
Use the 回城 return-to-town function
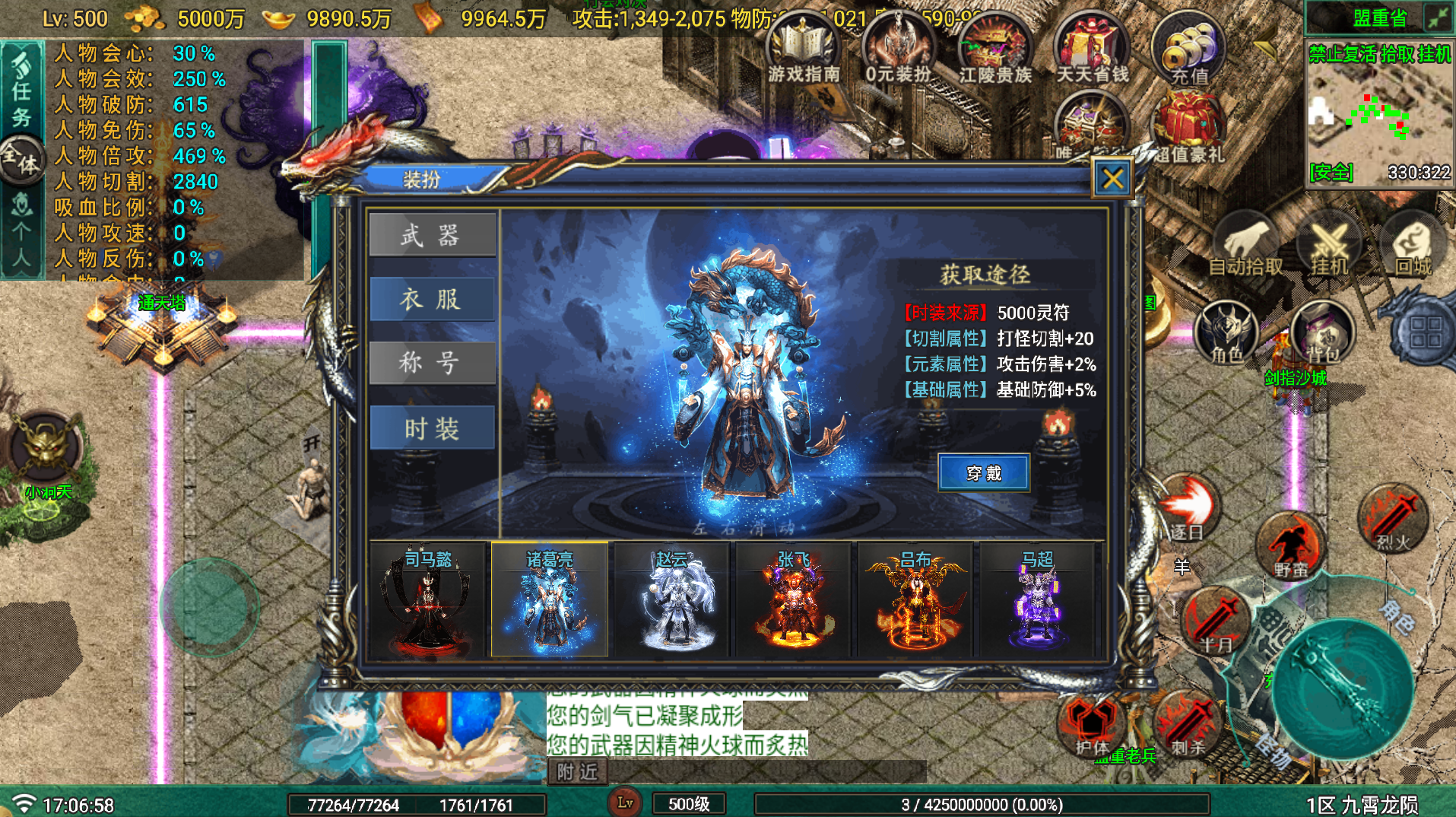click(x=1410, y=243)
